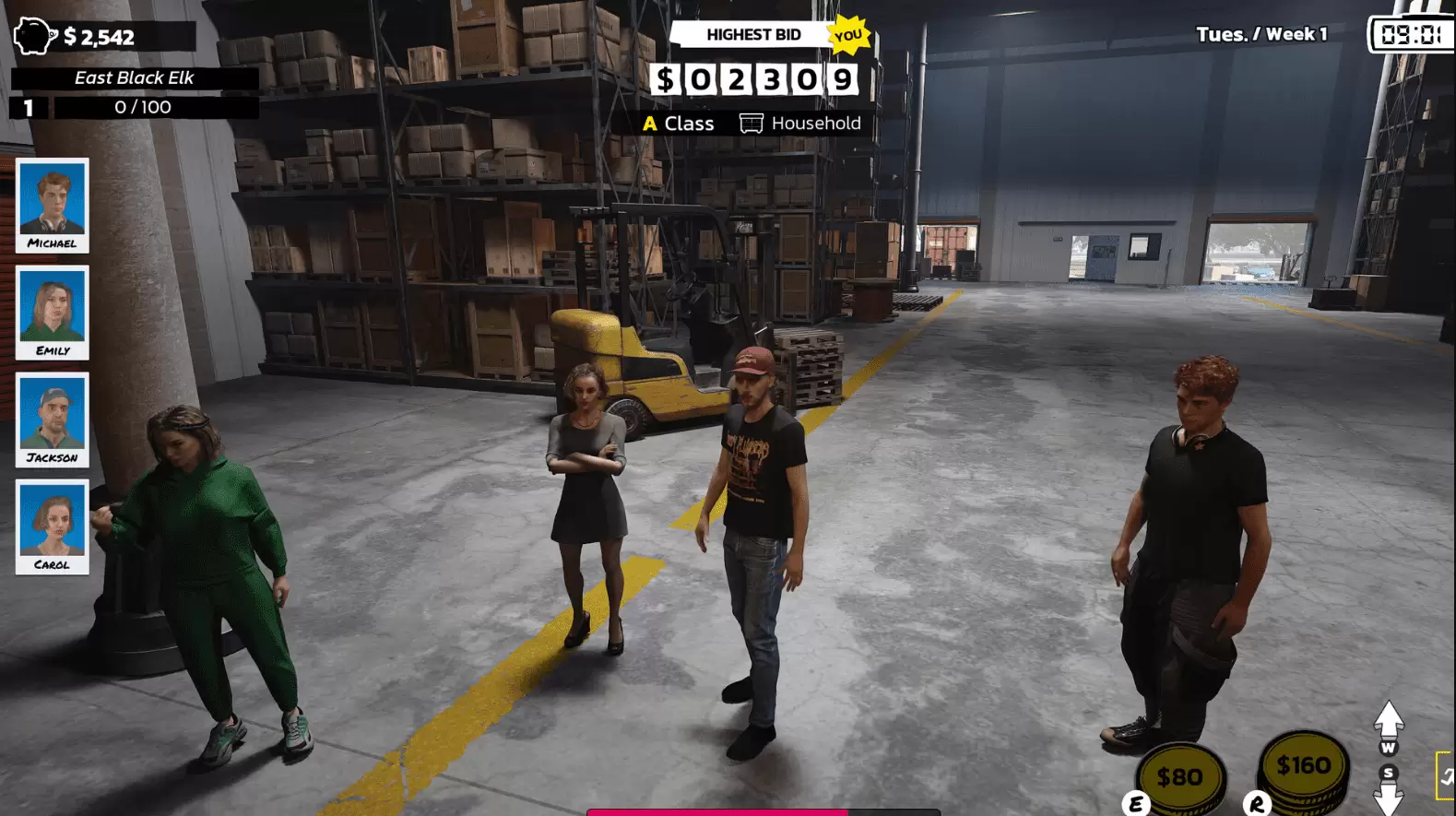Select Michael's tenant portrait
This screenshot has width=1456, height=816.
(52, 207)
